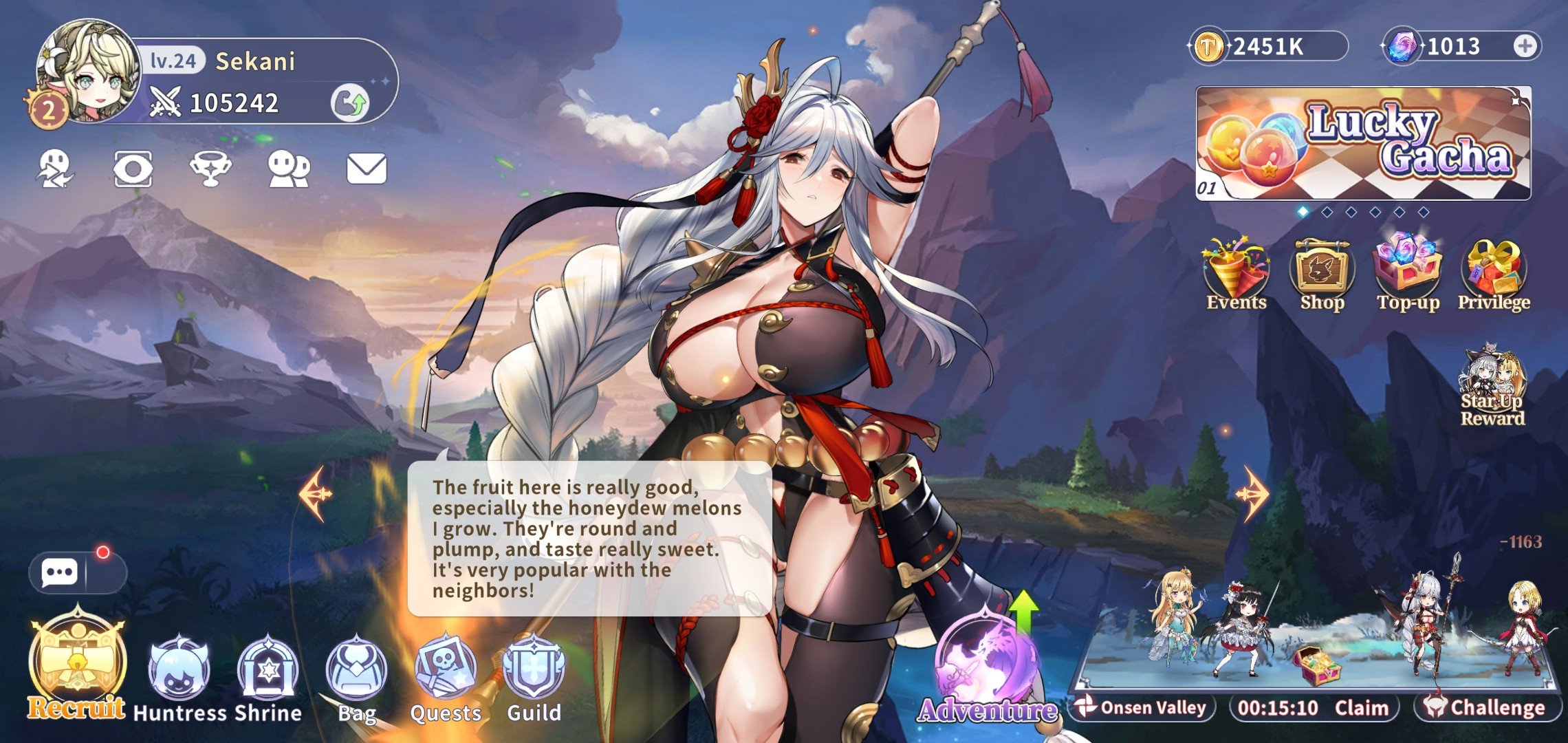The height and width of the screenshot is (743, 1568).
Task: View the Star Up Reward
Action: pyautogui.click(x=1492, y=387)
